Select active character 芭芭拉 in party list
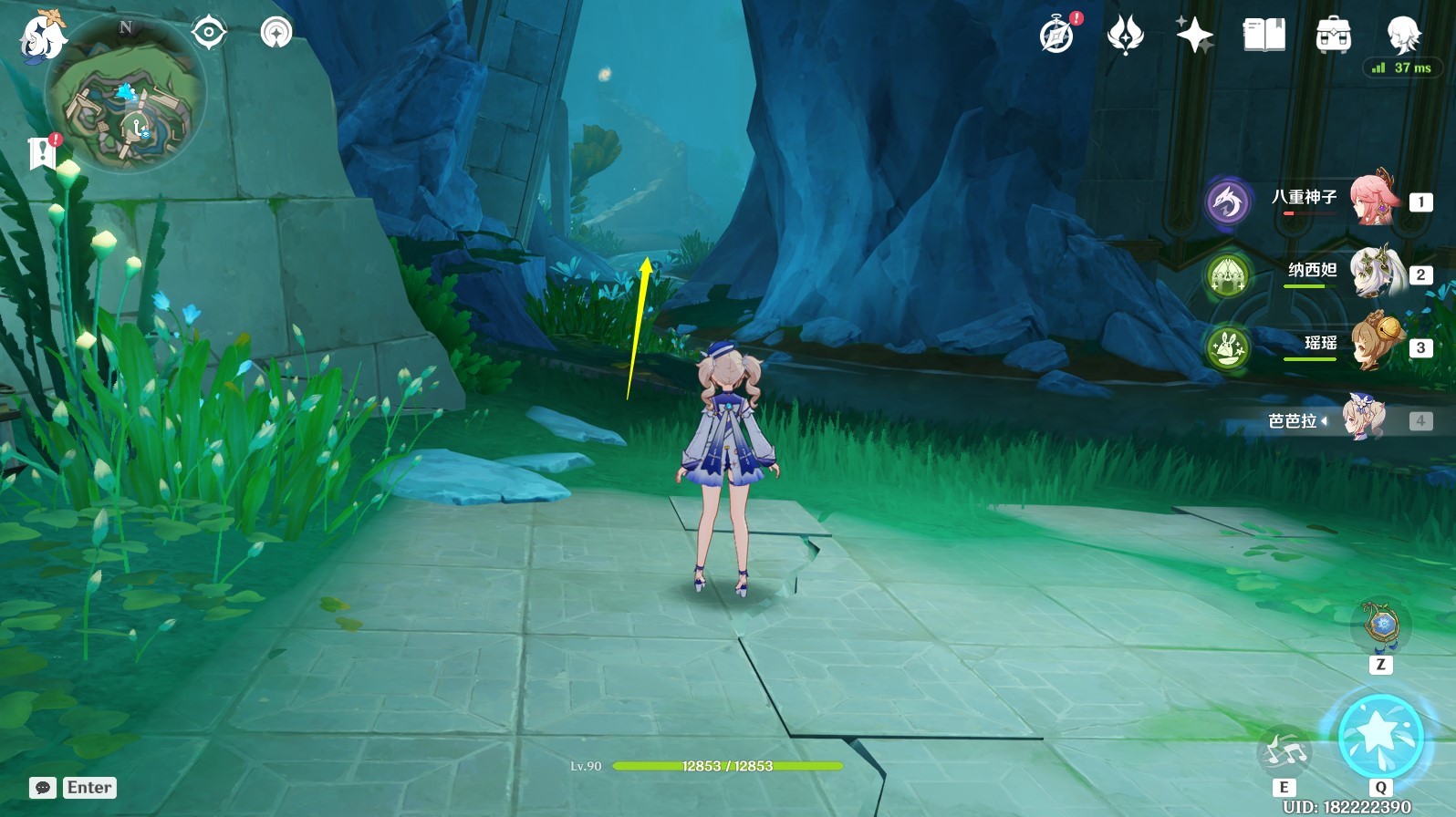Image resolution: width=1456 pixels, height=817 pixels. [x=1363, y=419]
